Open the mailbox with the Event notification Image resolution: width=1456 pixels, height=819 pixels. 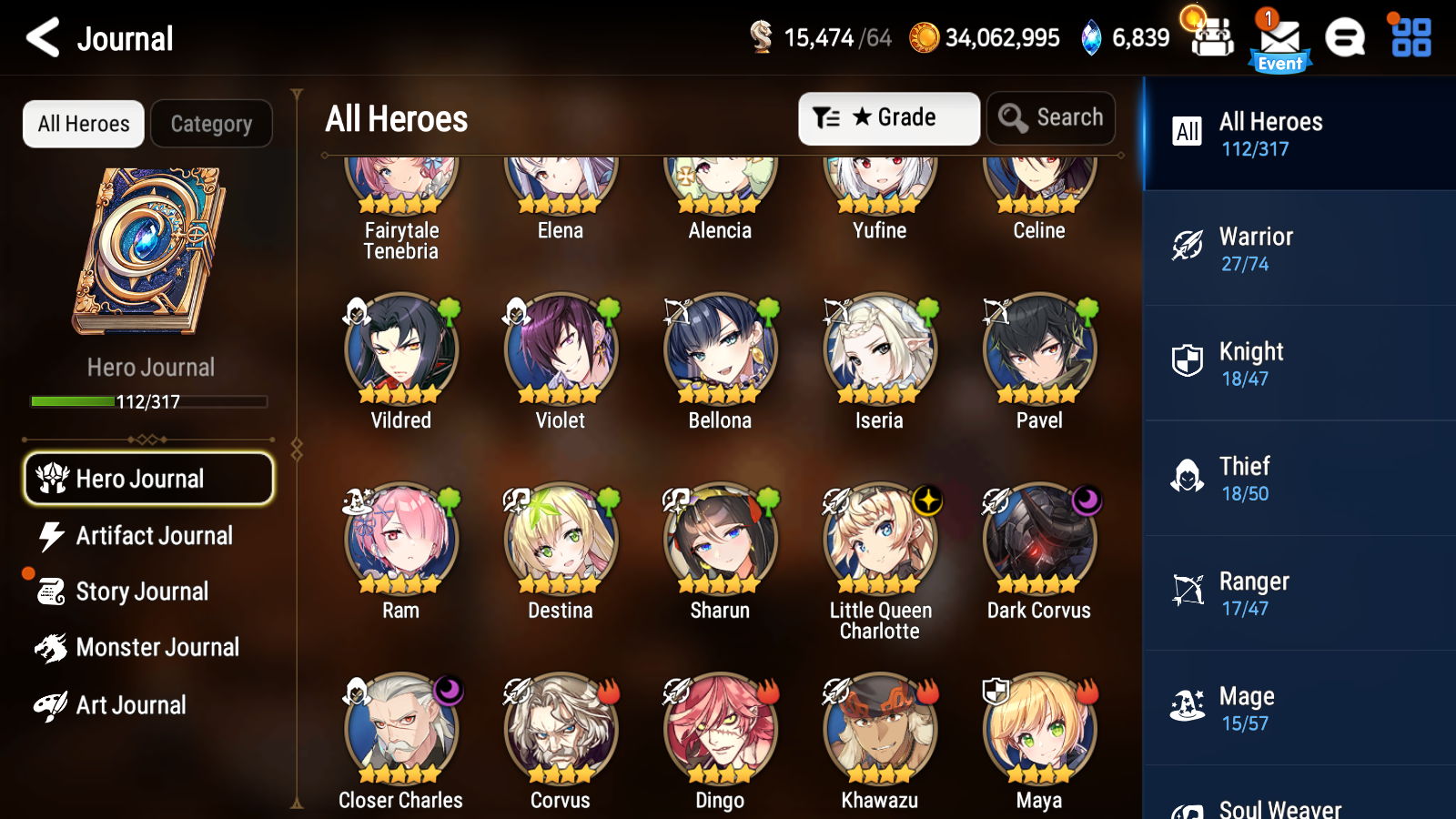pos(1279,38)
